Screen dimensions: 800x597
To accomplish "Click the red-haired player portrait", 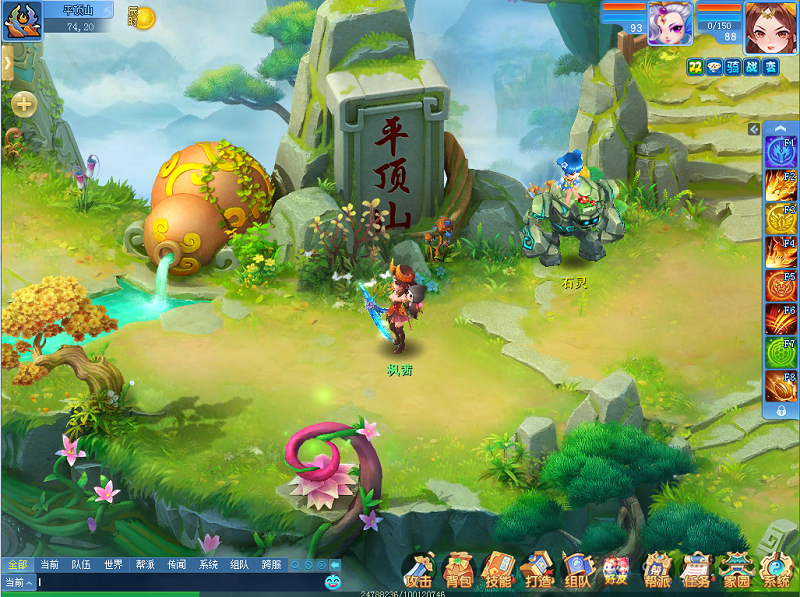I will (769, 25).
